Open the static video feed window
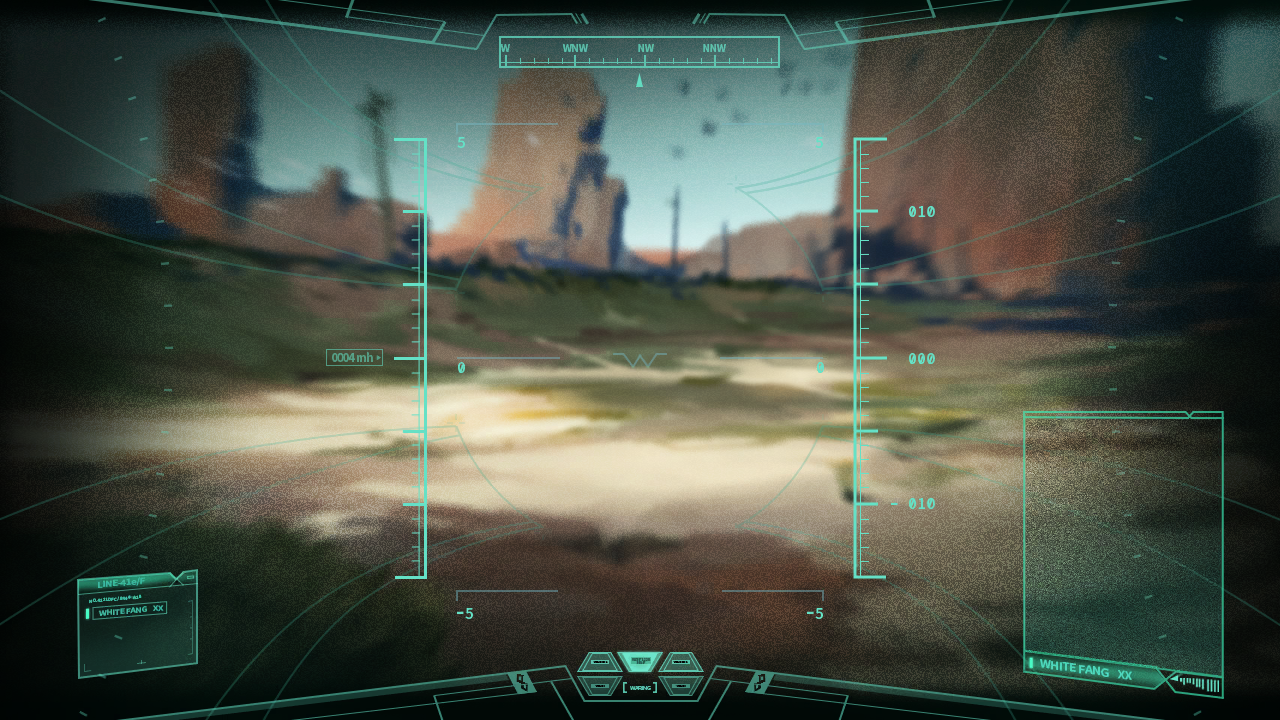 pos(1122,535)
